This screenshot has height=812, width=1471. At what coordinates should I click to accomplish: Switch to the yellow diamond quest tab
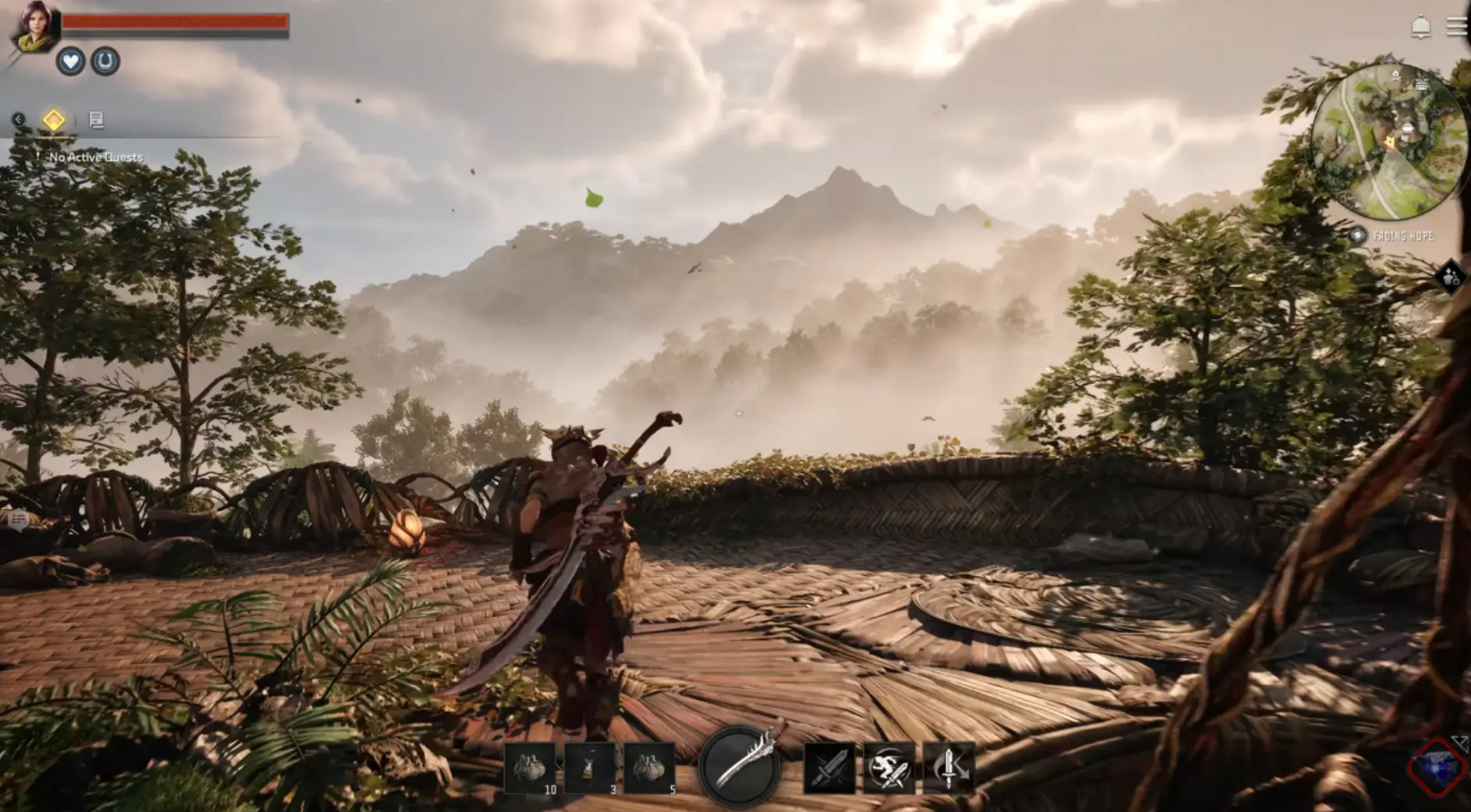coord(54,119)
